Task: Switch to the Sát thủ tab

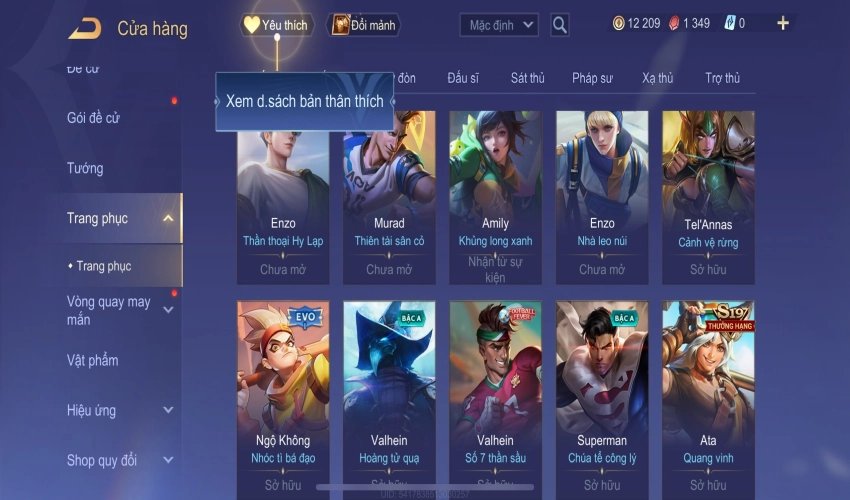Action: [527, 78]
